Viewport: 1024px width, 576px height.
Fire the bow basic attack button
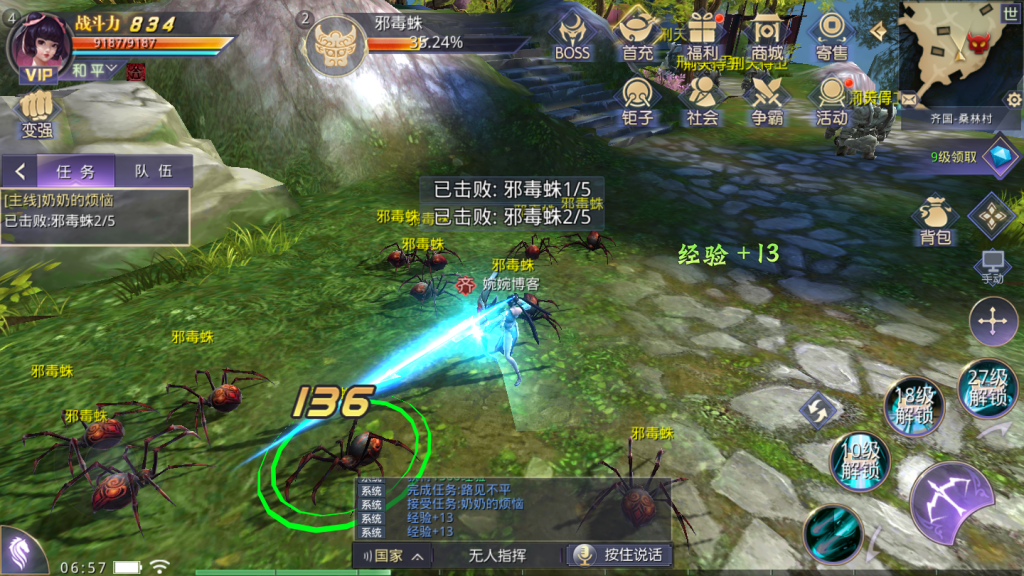tap(951, 503)
